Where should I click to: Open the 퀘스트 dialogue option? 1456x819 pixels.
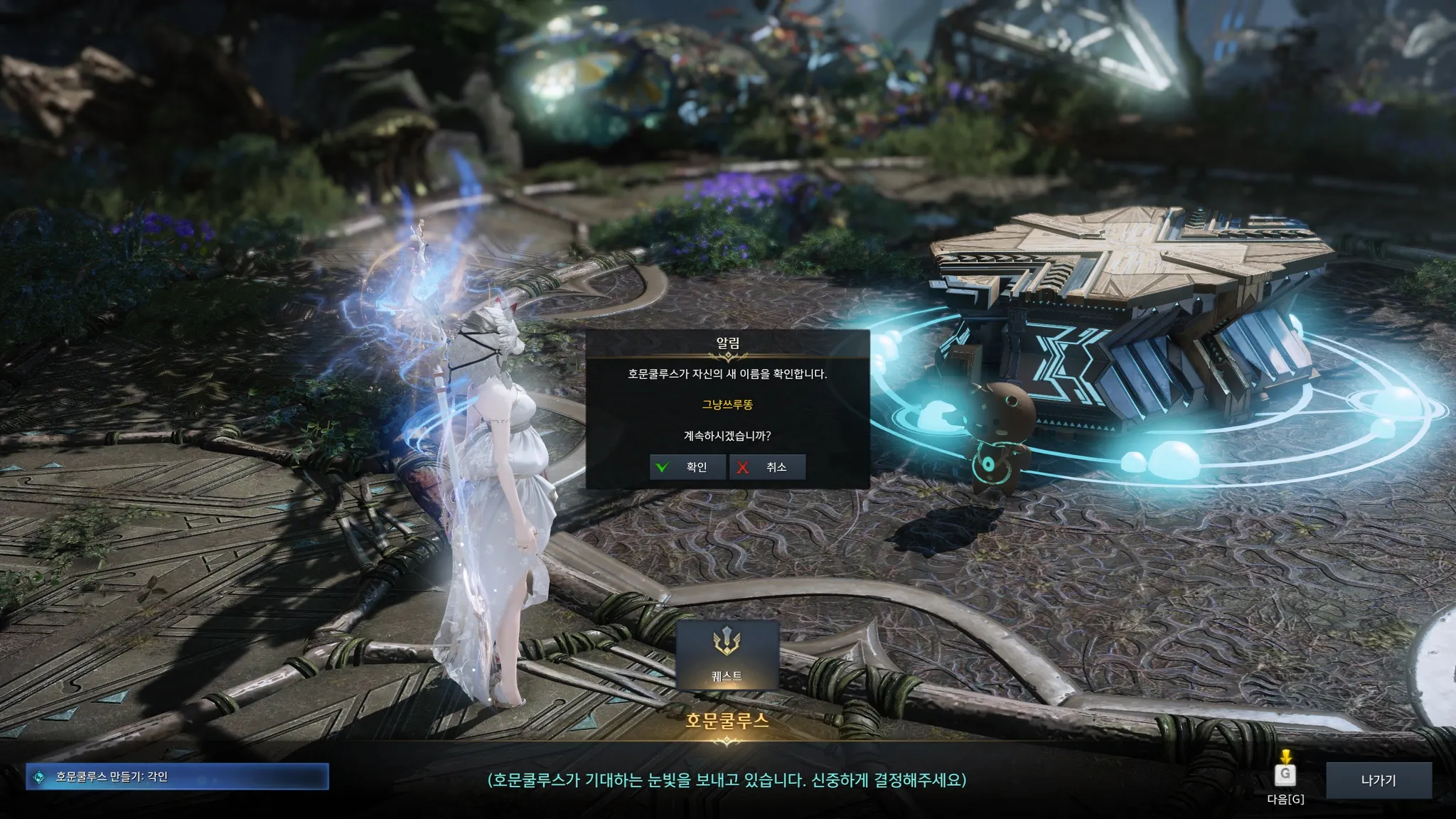point(727,655)
